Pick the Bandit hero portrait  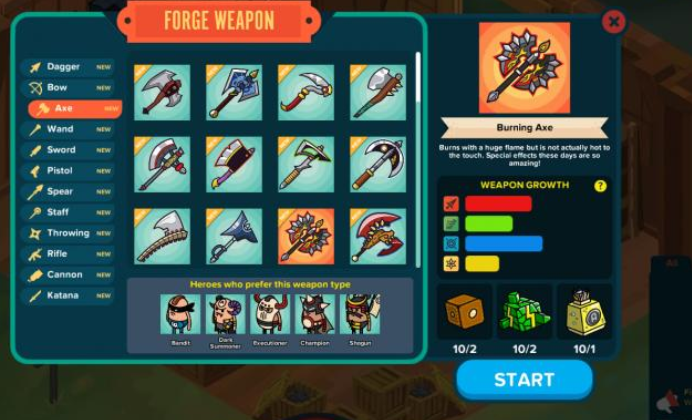click(180, 316)
